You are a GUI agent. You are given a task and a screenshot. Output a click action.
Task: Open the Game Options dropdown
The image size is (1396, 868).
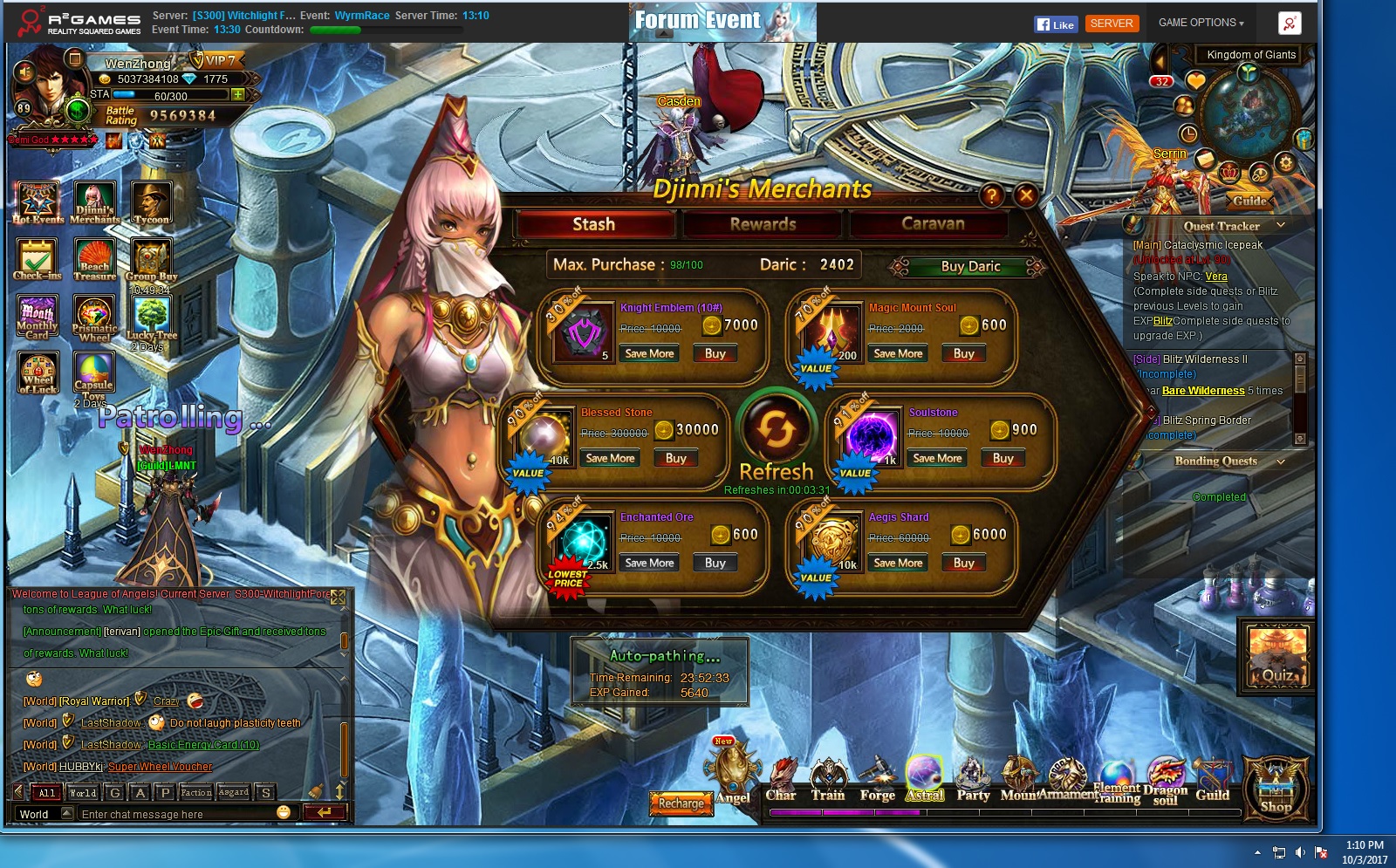(x=1201, y=23)
